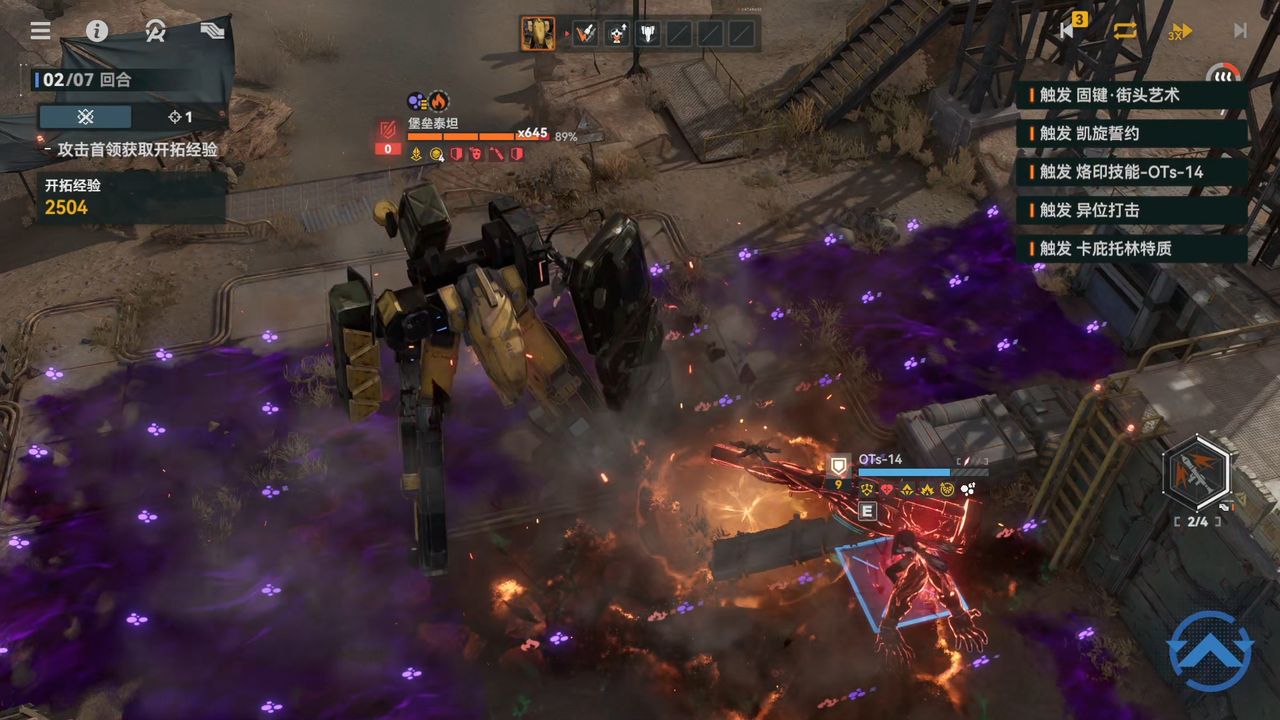
Task: Select the boss portrait in turn order
Action: coord(538,34)
